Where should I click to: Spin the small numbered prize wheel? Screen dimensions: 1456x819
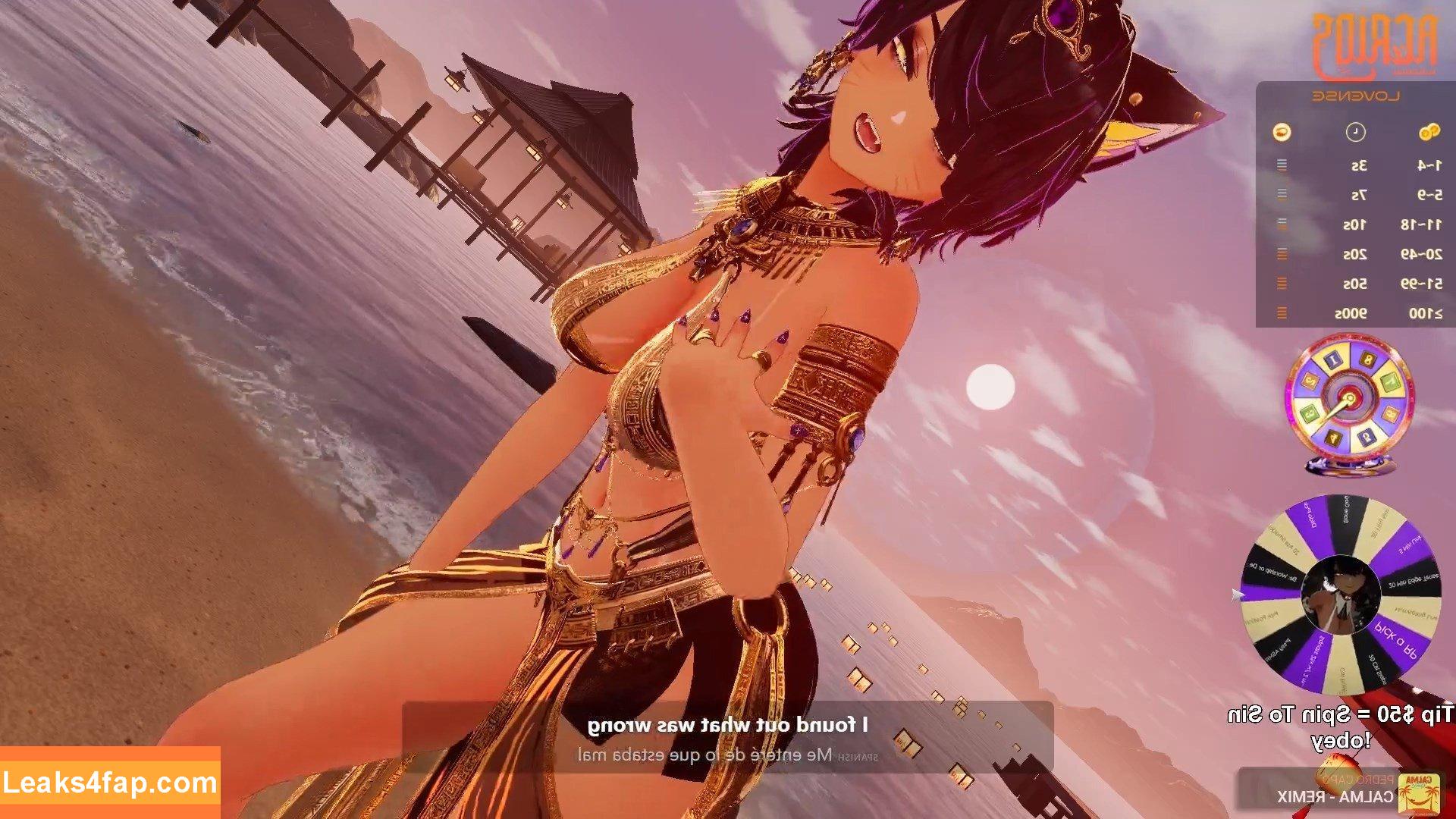(x=1349, y=399)
